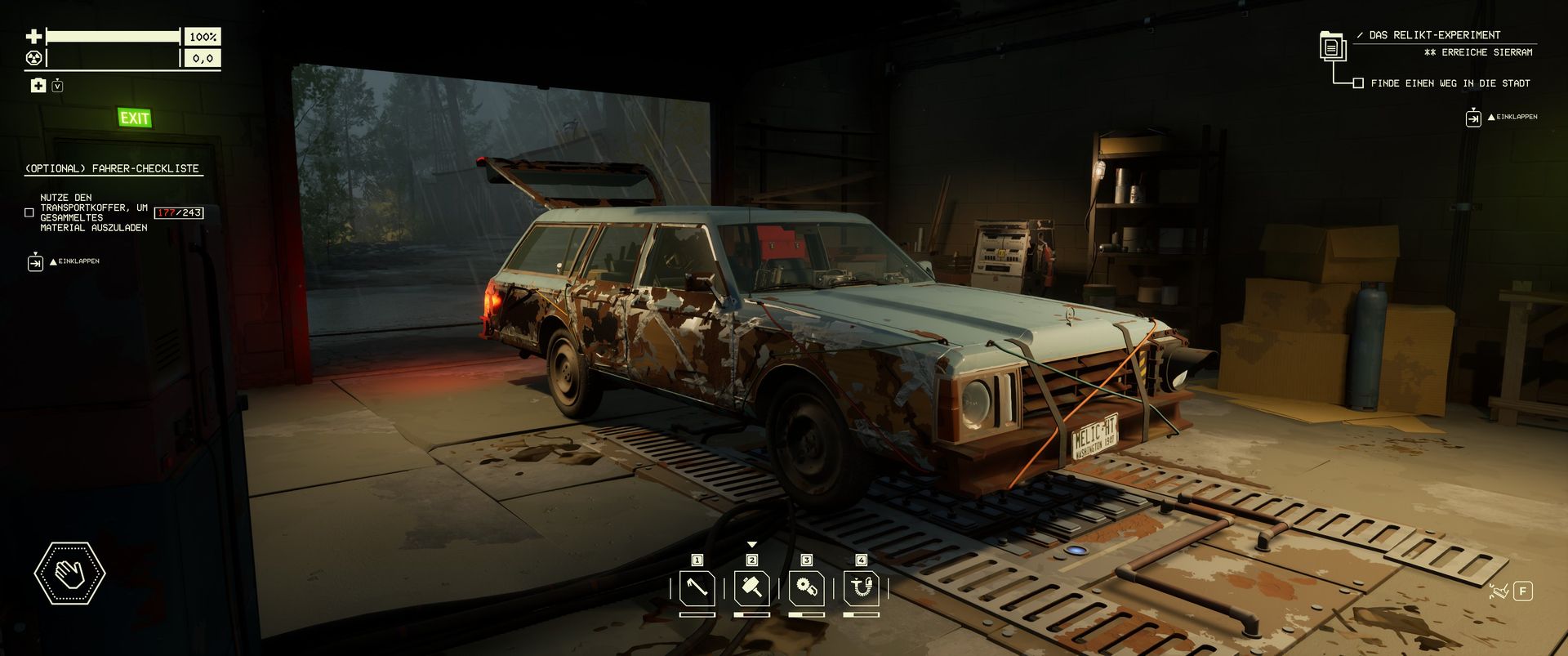Choose the circular saw scrapper tool
1568x656 pixels.
coord(806,588)
